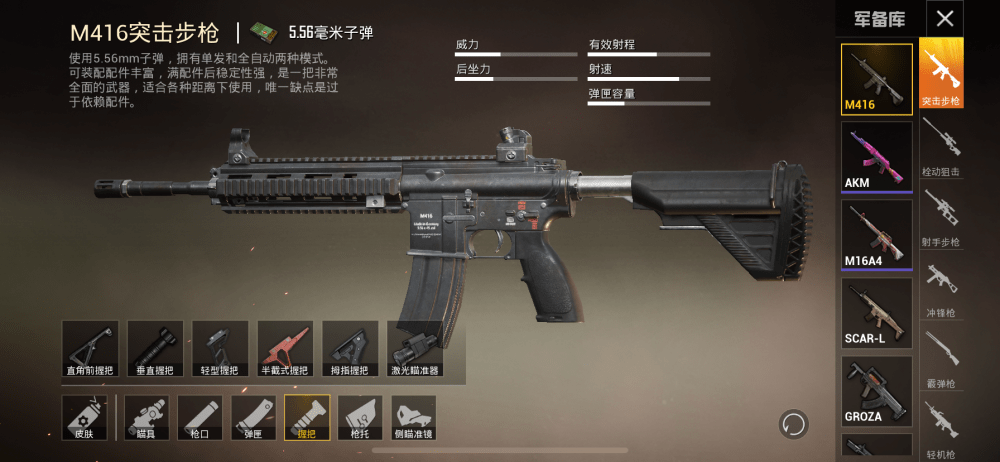Open the 冲锋枪 submachine gun category

click(x=941, y=285)
